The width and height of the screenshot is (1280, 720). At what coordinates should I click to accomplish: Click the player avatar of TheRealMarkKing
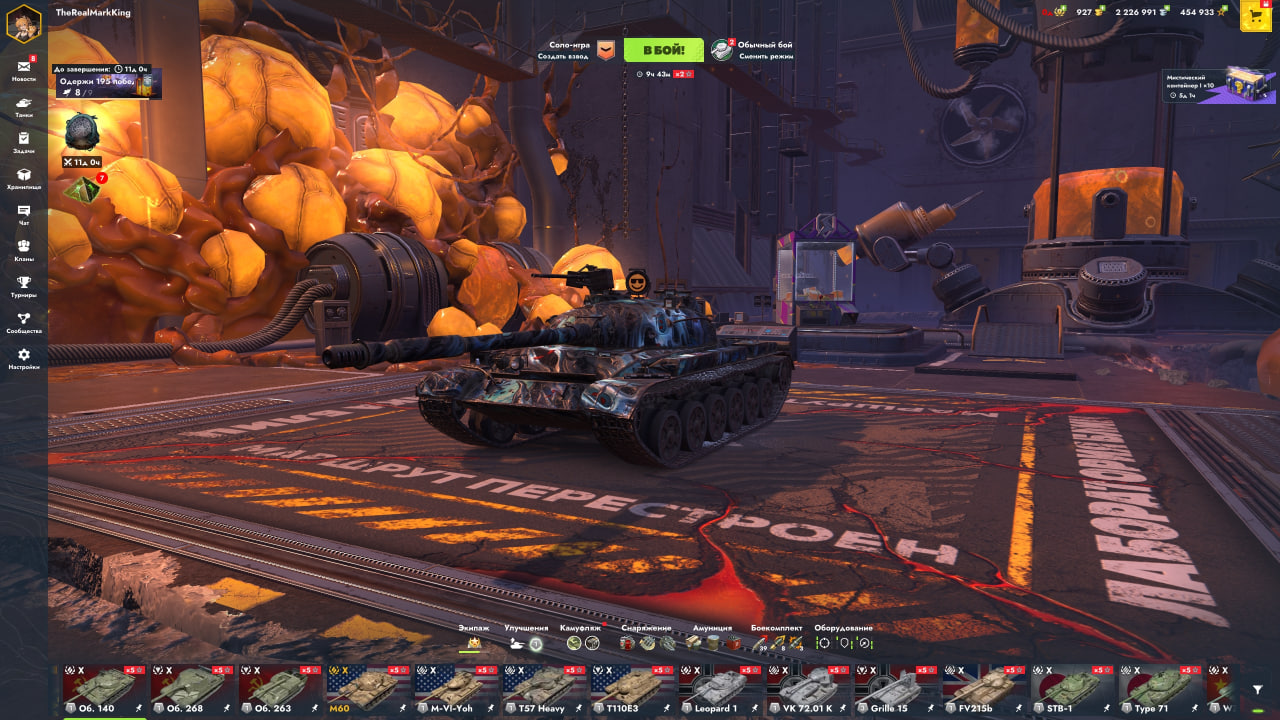[x=23, y=23]
